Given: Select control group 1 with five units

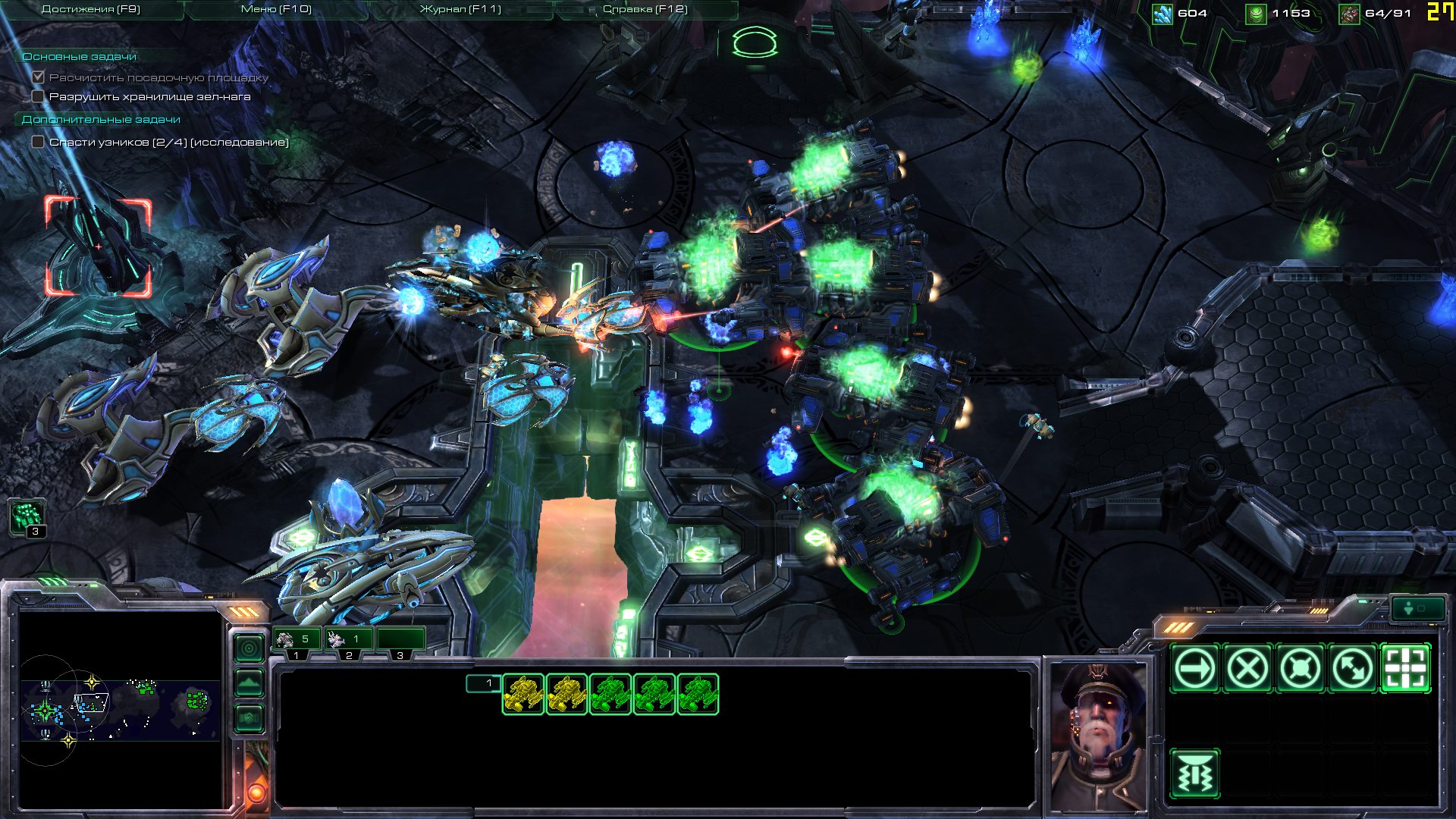Looking at the screenshot, I should pyautogui.click(x=297, y=641).
